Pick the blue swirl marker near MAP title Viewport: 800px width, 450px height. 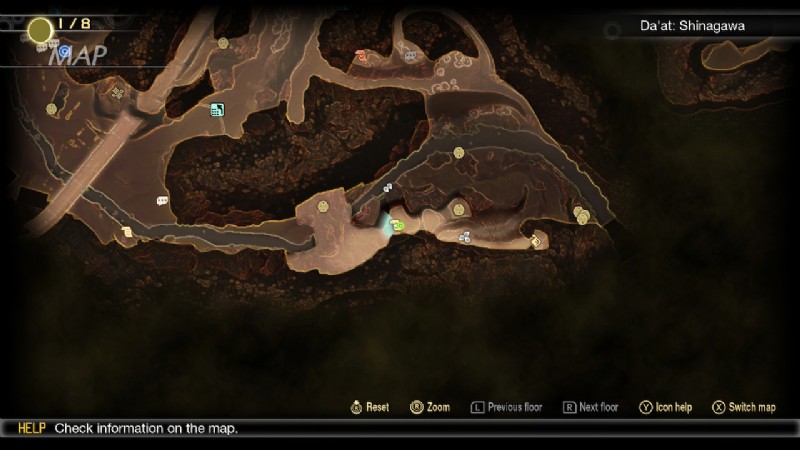(x=65, y=50)
